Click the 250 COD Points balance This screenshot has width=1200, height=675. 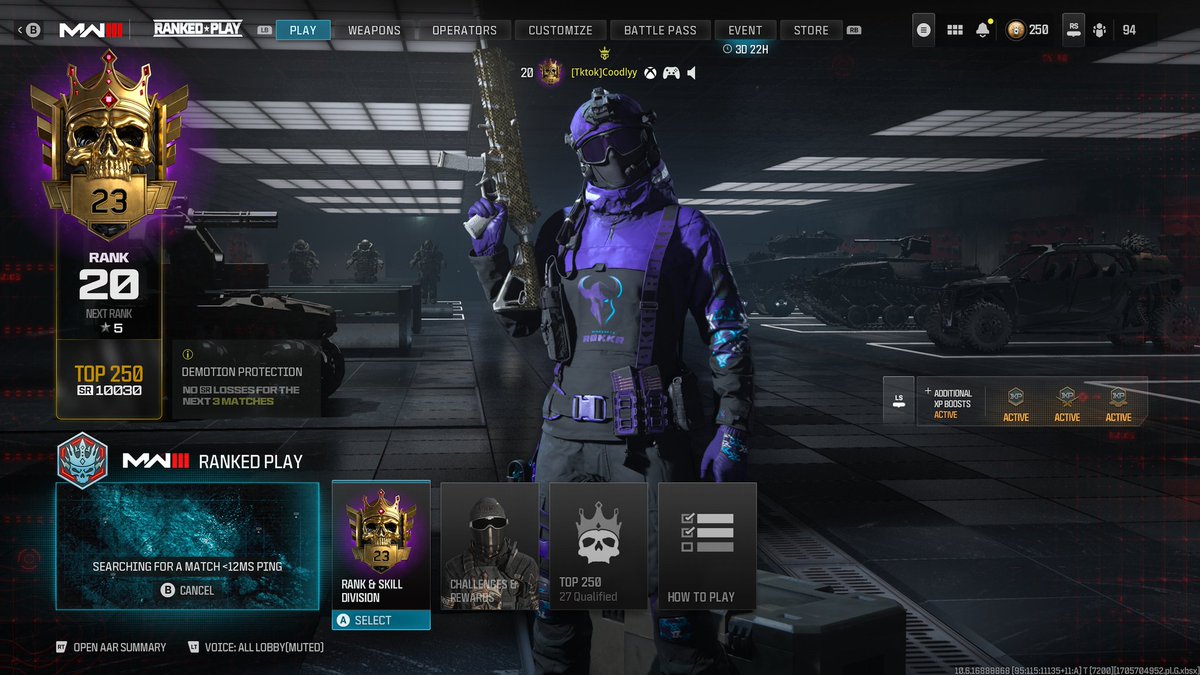pos(1028,30)
